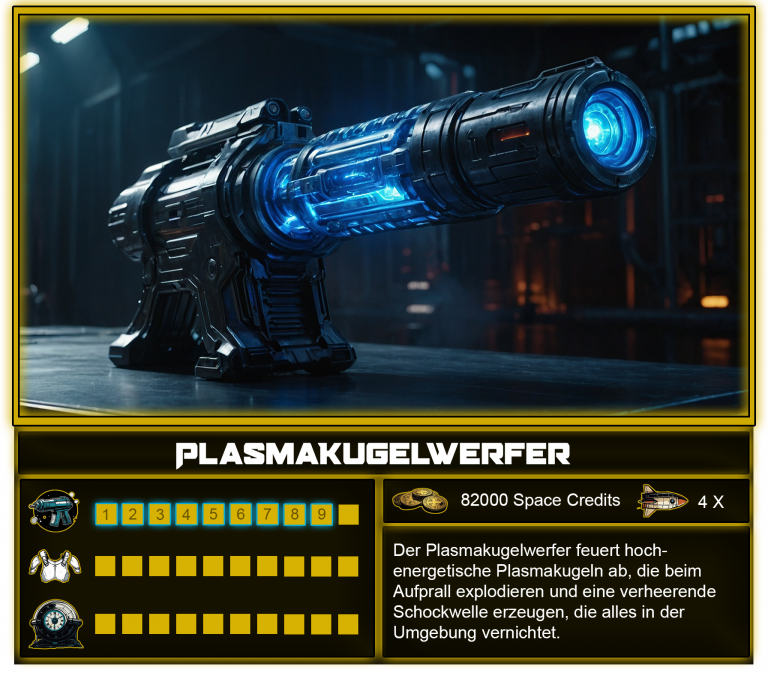The width and height of the screenshot is (768, 673).
Task: Click the attack level square numbered 5
Action: point(213,515)
